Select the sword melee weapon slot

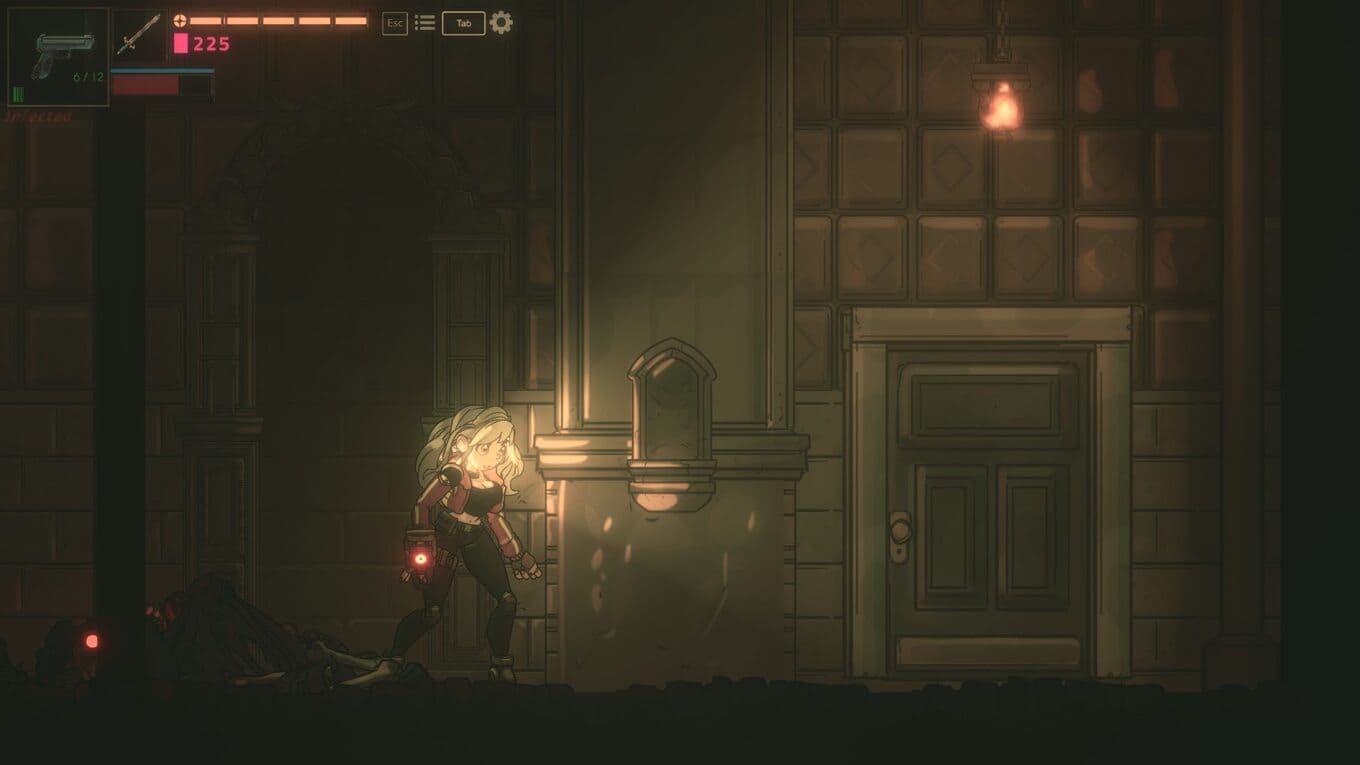pyautogui.click(x=138, y=35)
